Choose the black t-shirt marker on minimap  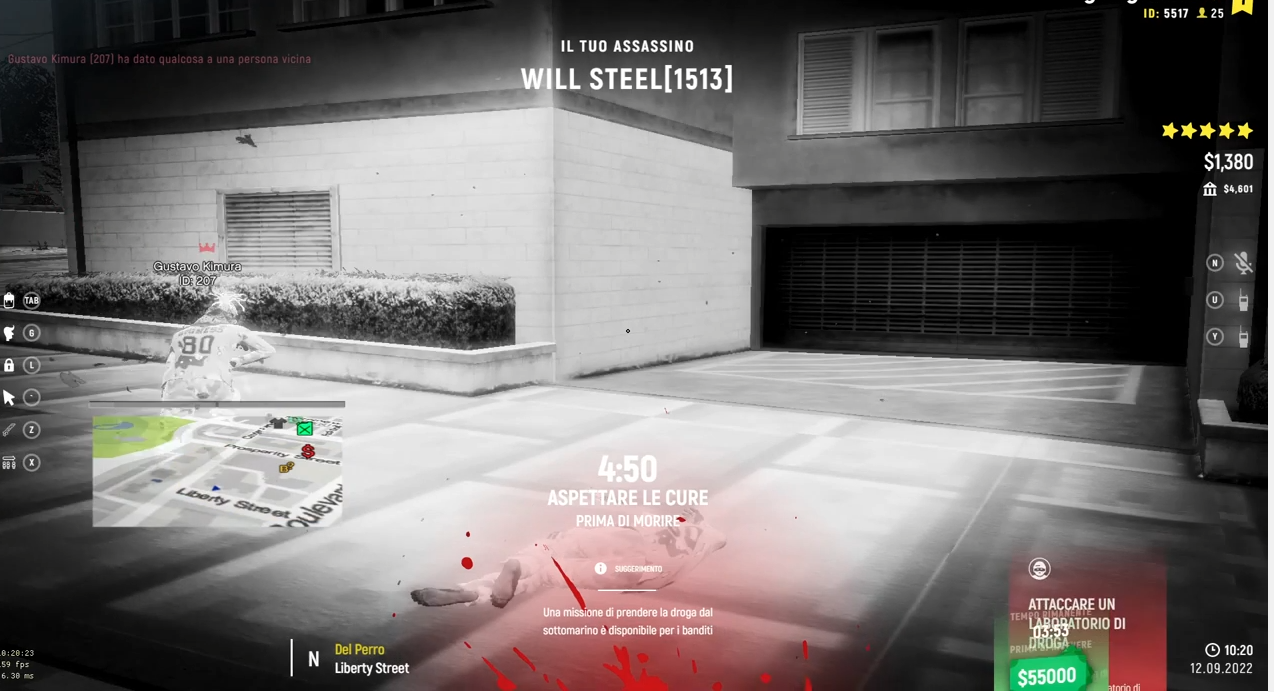point(278,424)
